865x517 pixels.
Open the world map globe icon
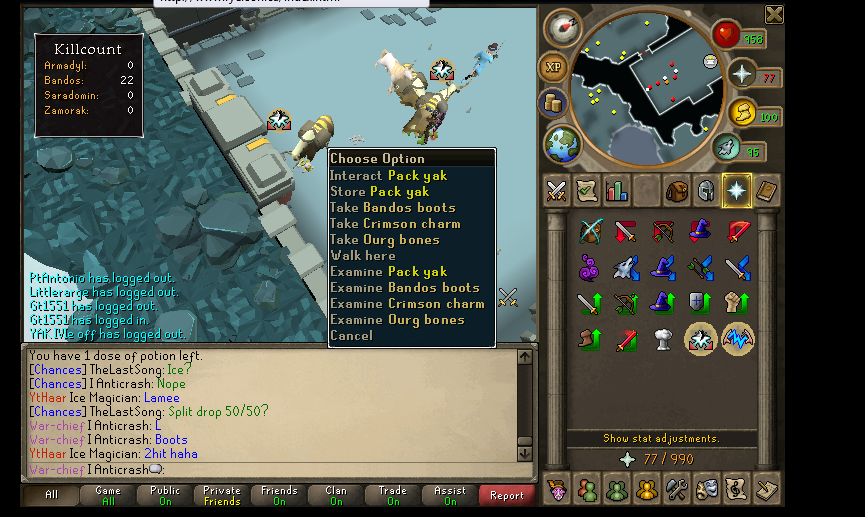(563, 141)
